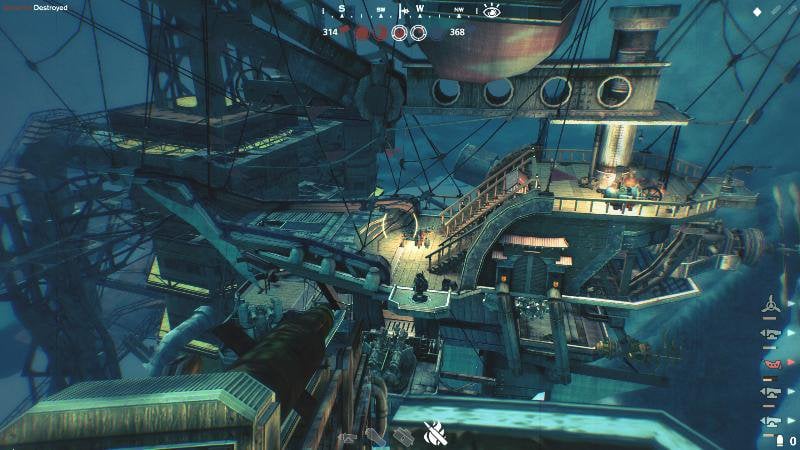Click the eye spotting icon

pyautogui.click(x=491, y=11)
